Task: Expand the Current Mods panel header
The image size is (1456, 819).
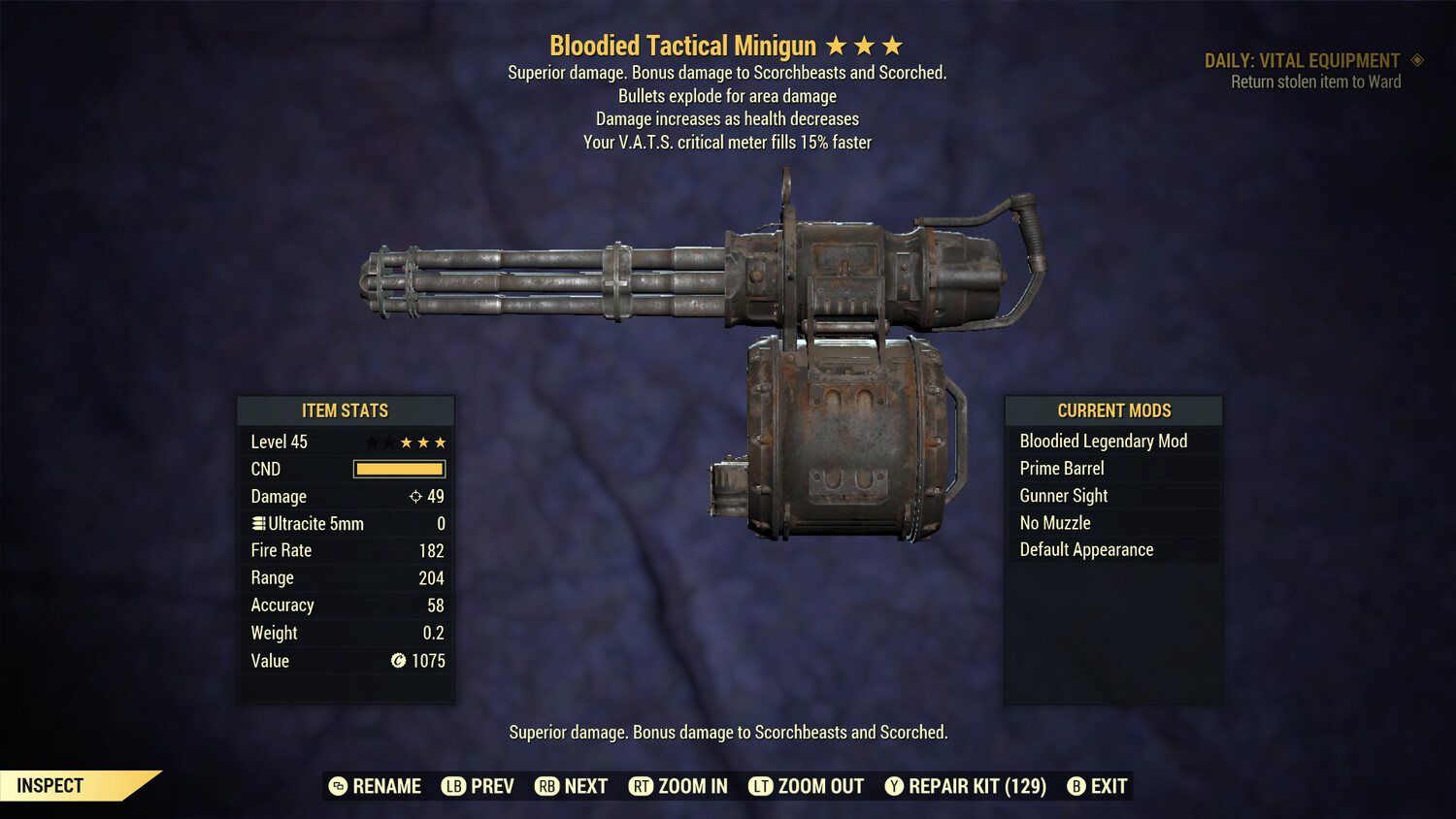Action: [x=1112, y=410]
